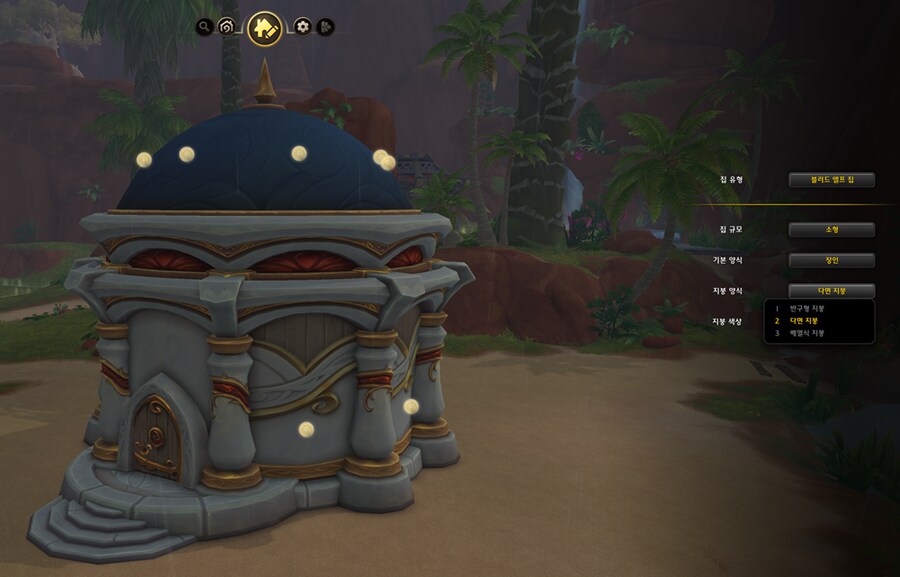Collapse the 지붕 양식 dropdown button
The width and height of the screenshot is (900, 577).
point(831,291)
